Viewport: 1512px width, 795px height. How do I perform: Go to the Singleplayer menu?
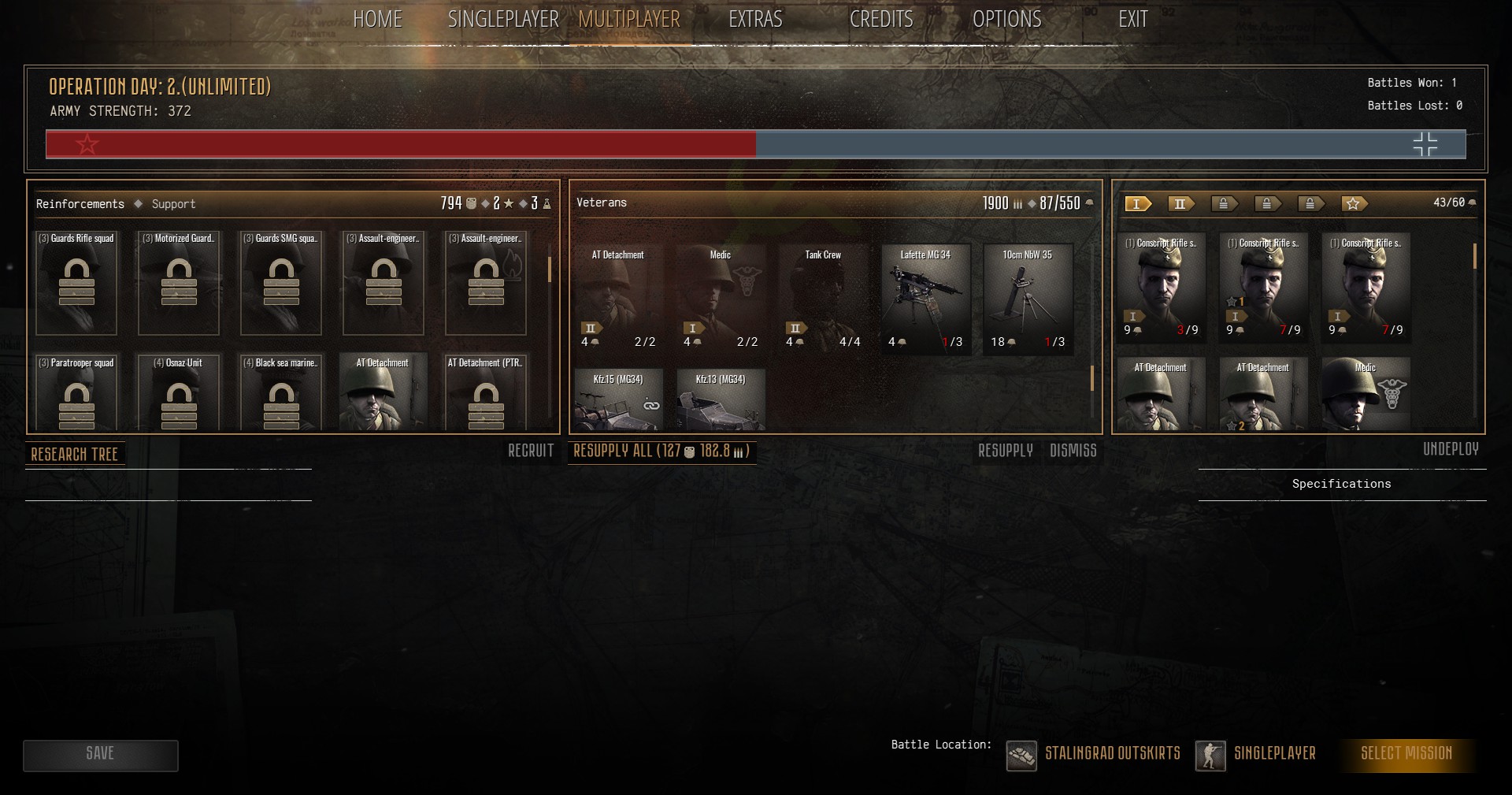tap(502, 19)
